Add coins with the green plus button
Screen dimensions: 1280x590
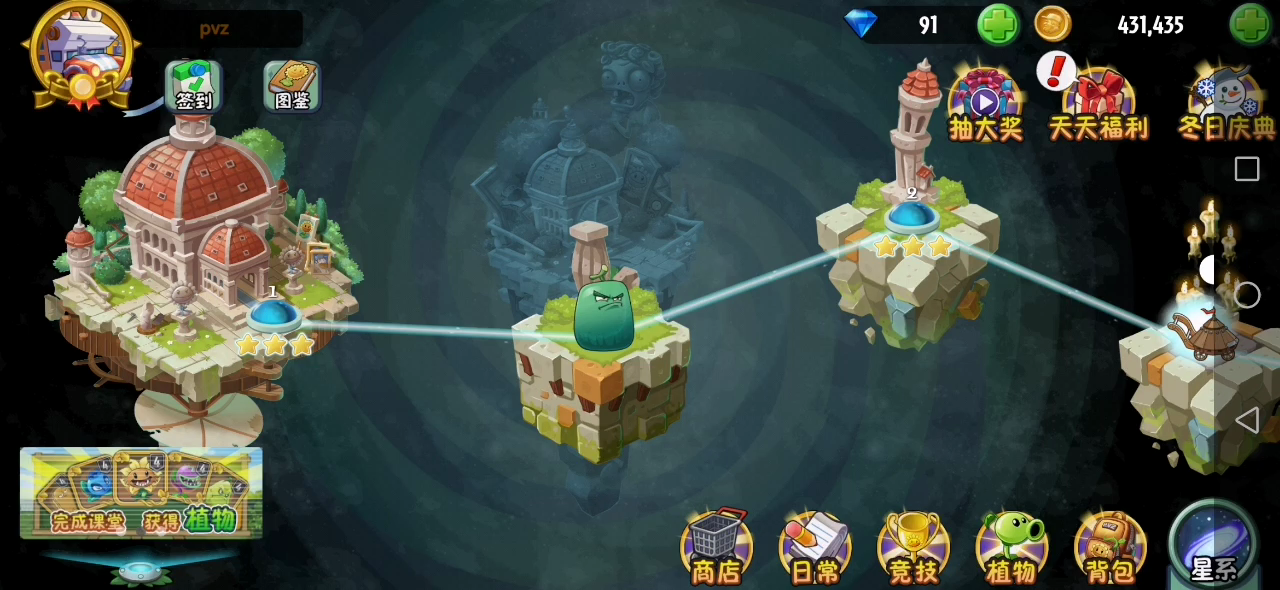(1250, 24)
